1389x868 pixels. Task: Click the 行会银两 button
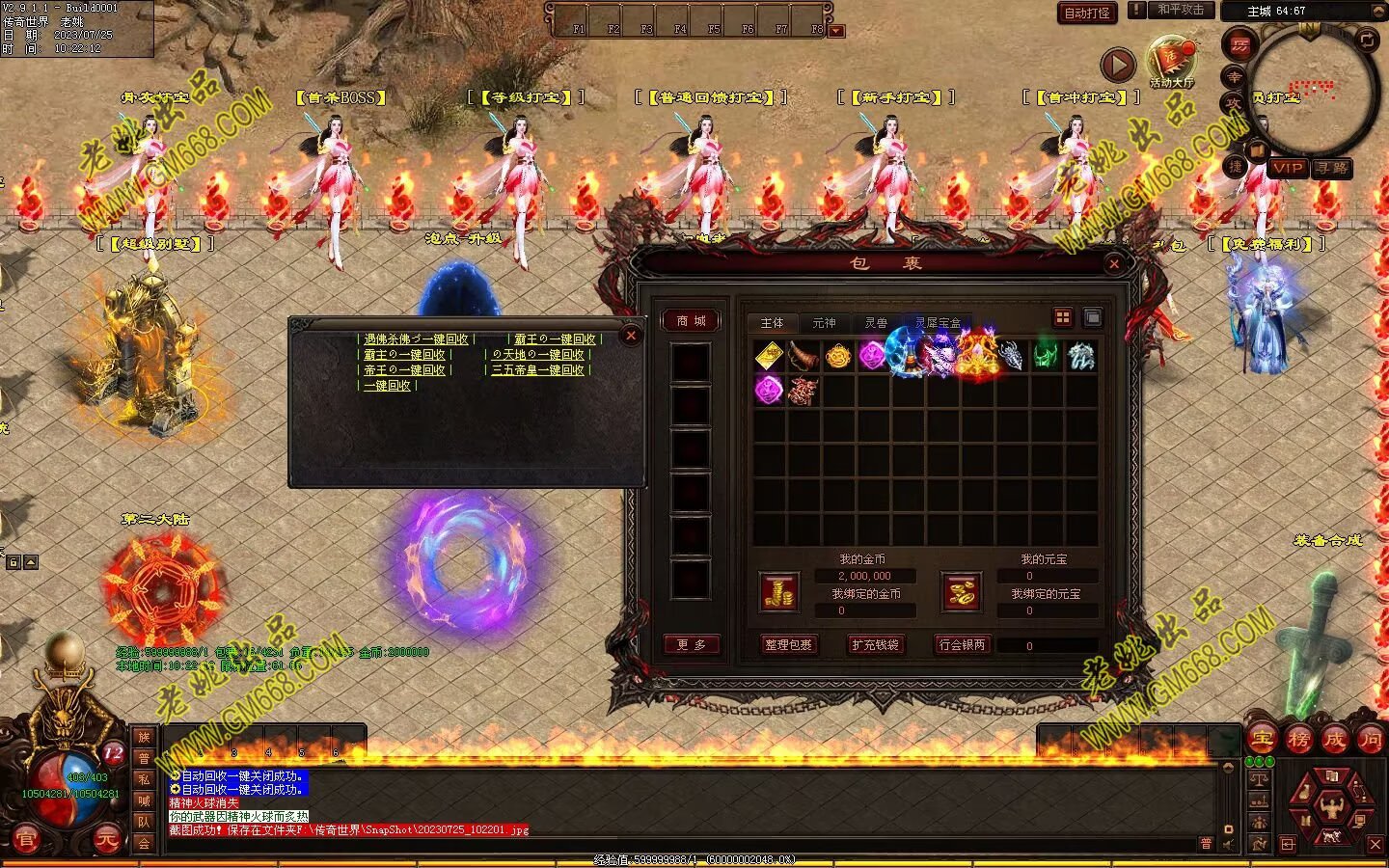click(962, 644)
